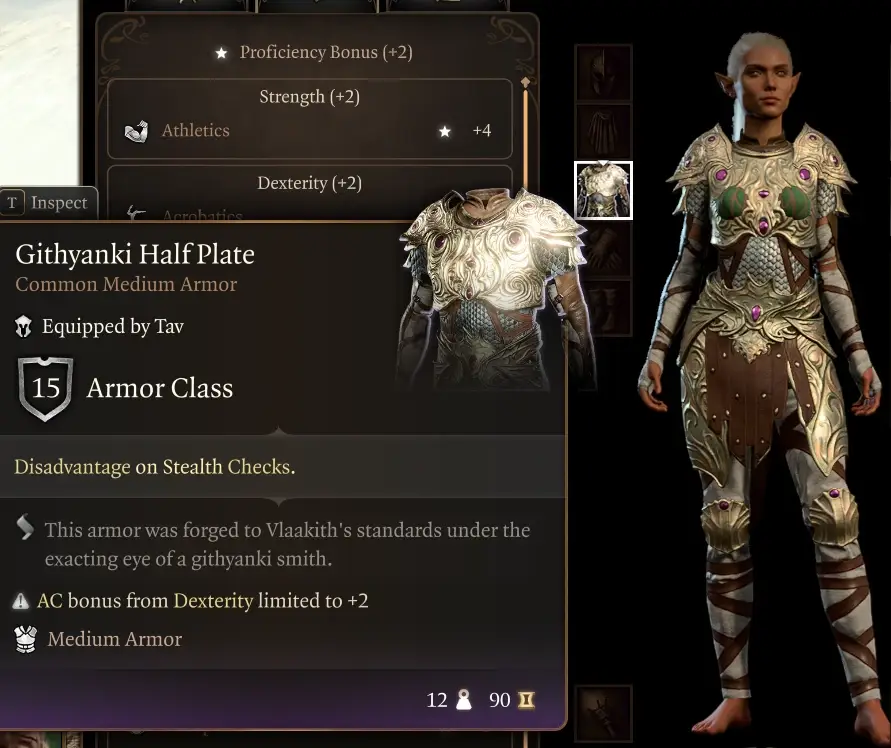Click the Proficiency Bonus (+2) header
The width and height of the screenshot is (891, 748).
(x=314, y=52)
